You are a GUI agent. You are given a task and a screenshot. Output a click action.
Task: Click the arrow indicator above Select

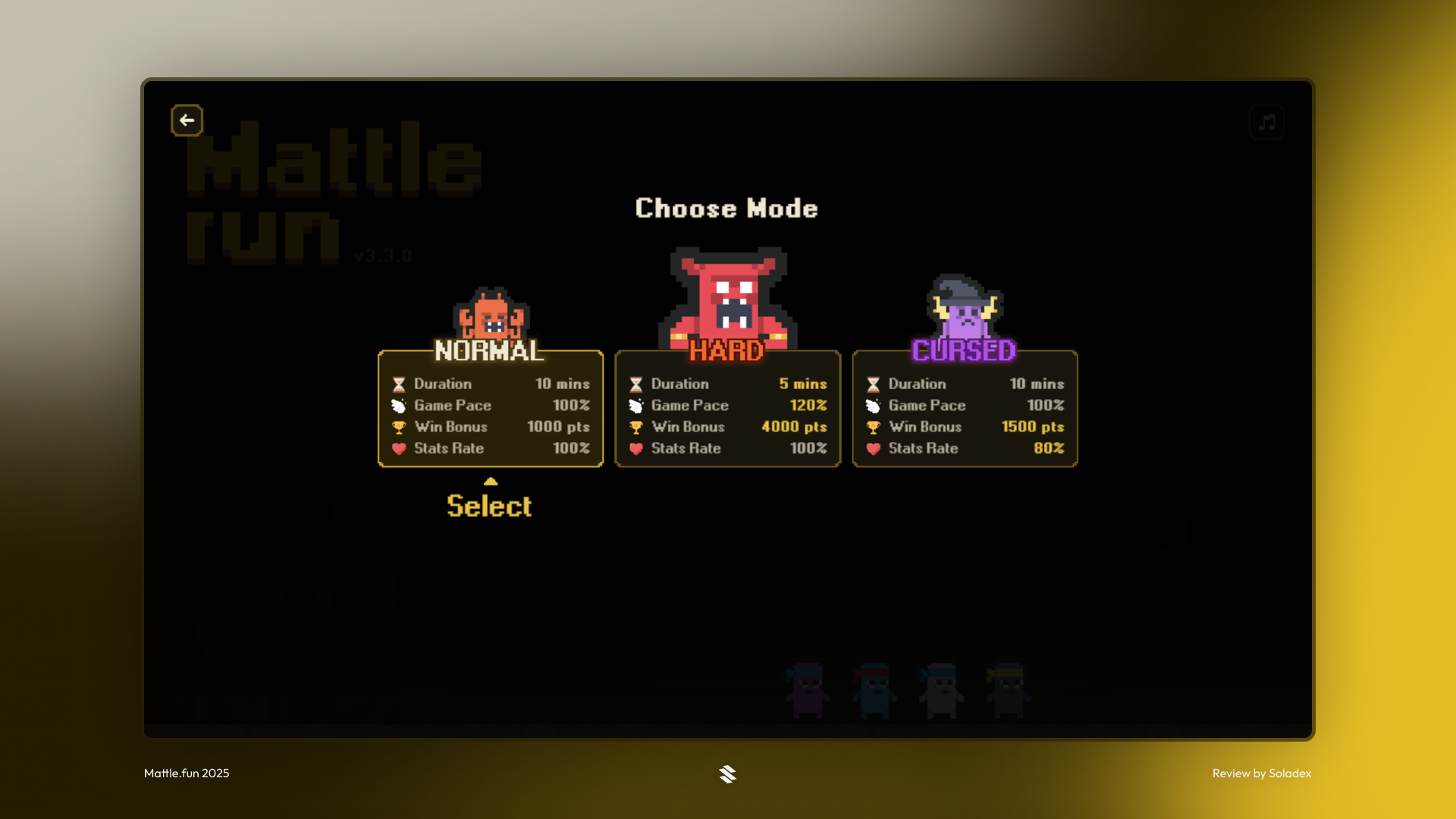[x=490, y=481]
